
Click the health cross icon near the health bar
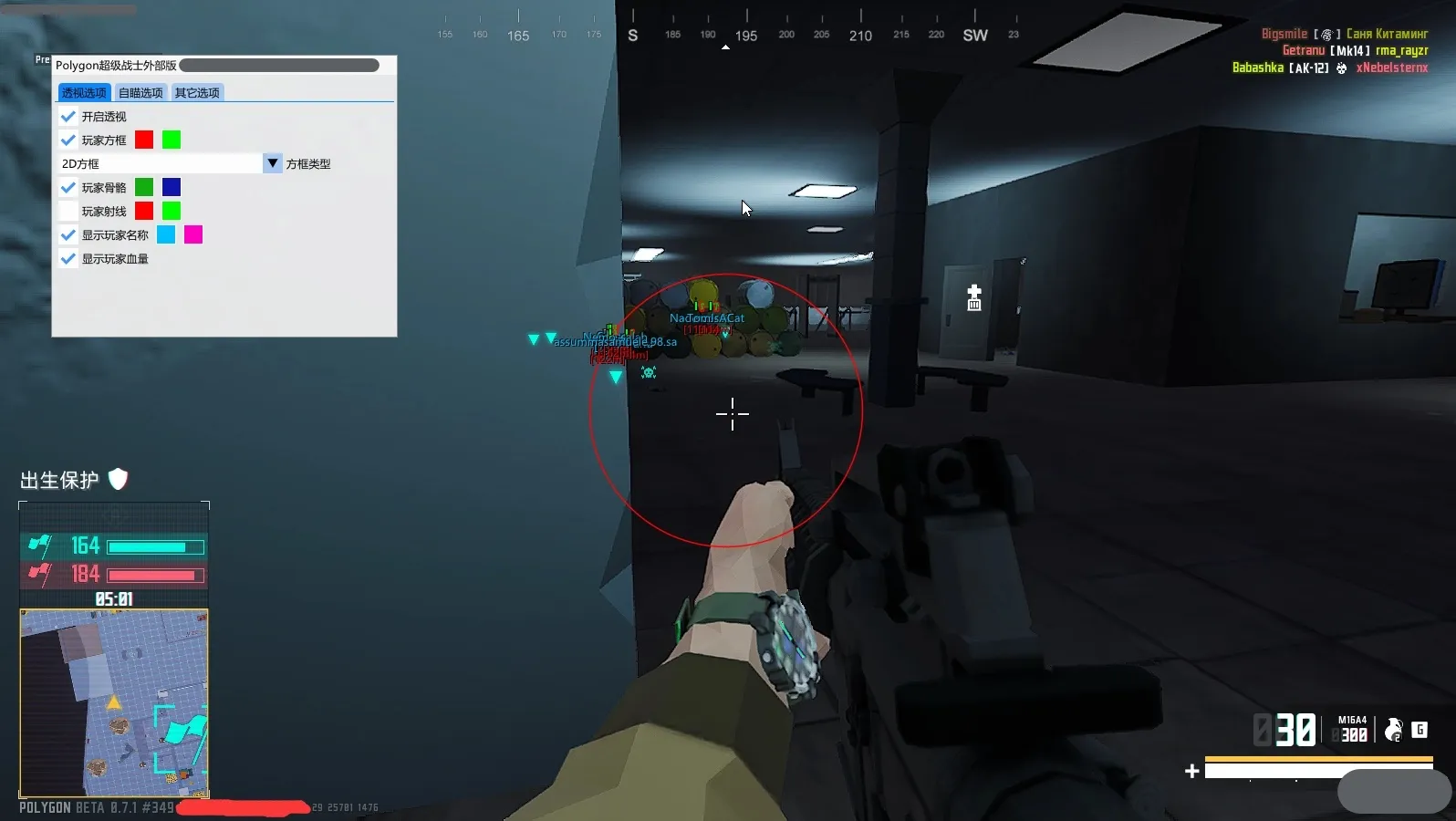(1192, 771)
